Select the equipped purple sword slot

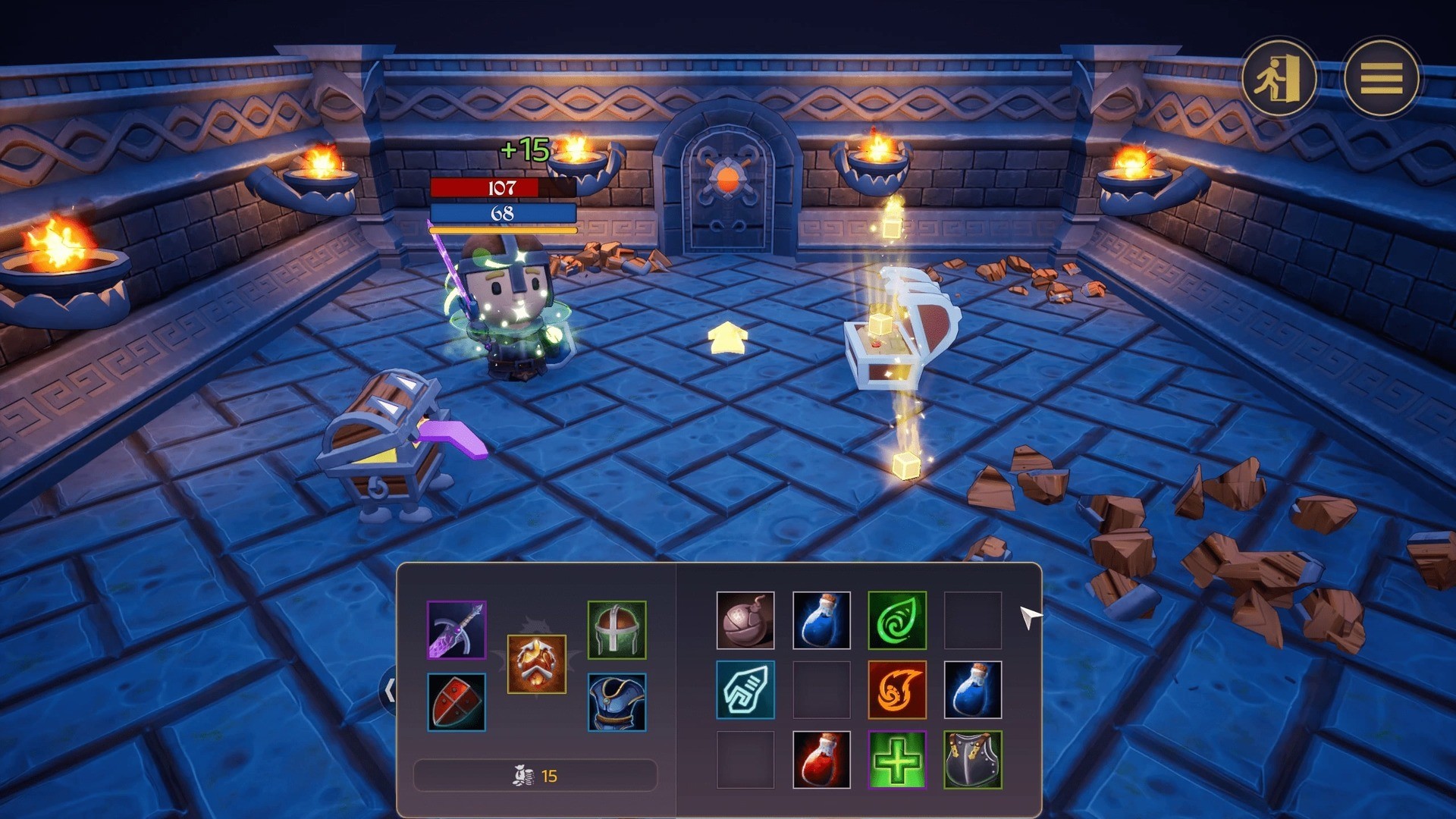[457, 629]
